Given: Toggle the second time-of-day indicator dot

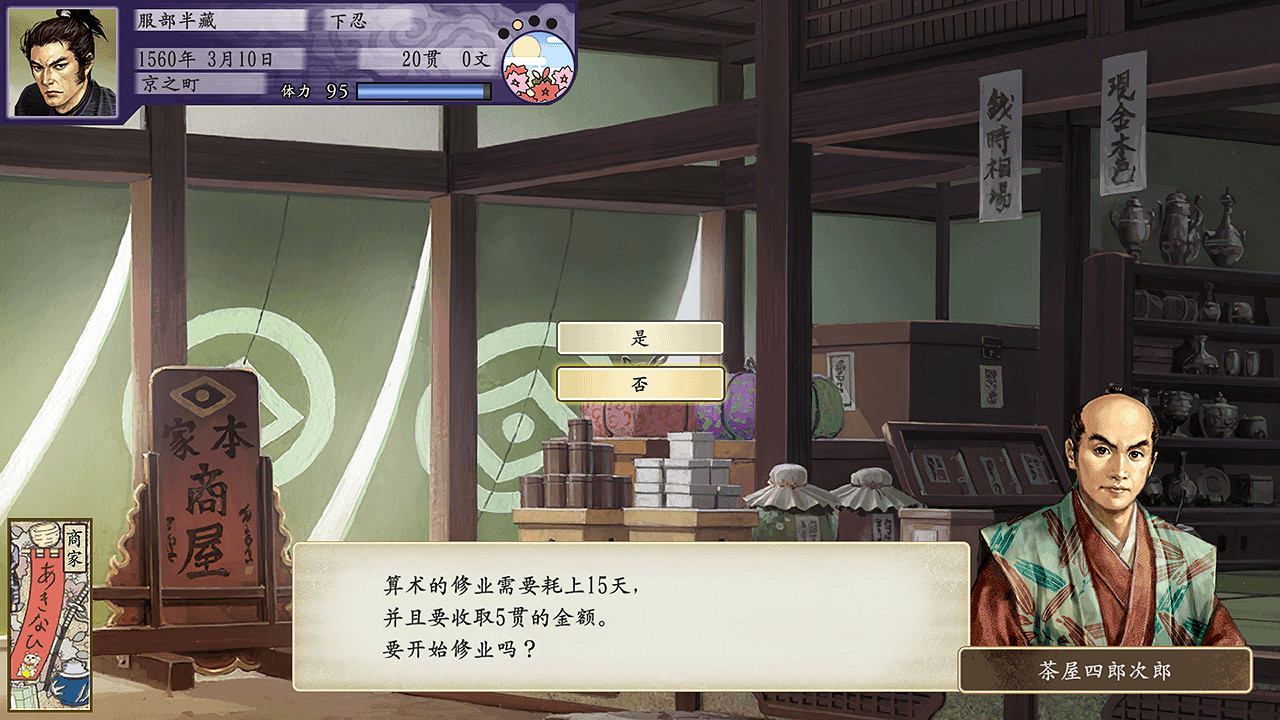Looking at the screenshot, I should (x=517, y=25).
